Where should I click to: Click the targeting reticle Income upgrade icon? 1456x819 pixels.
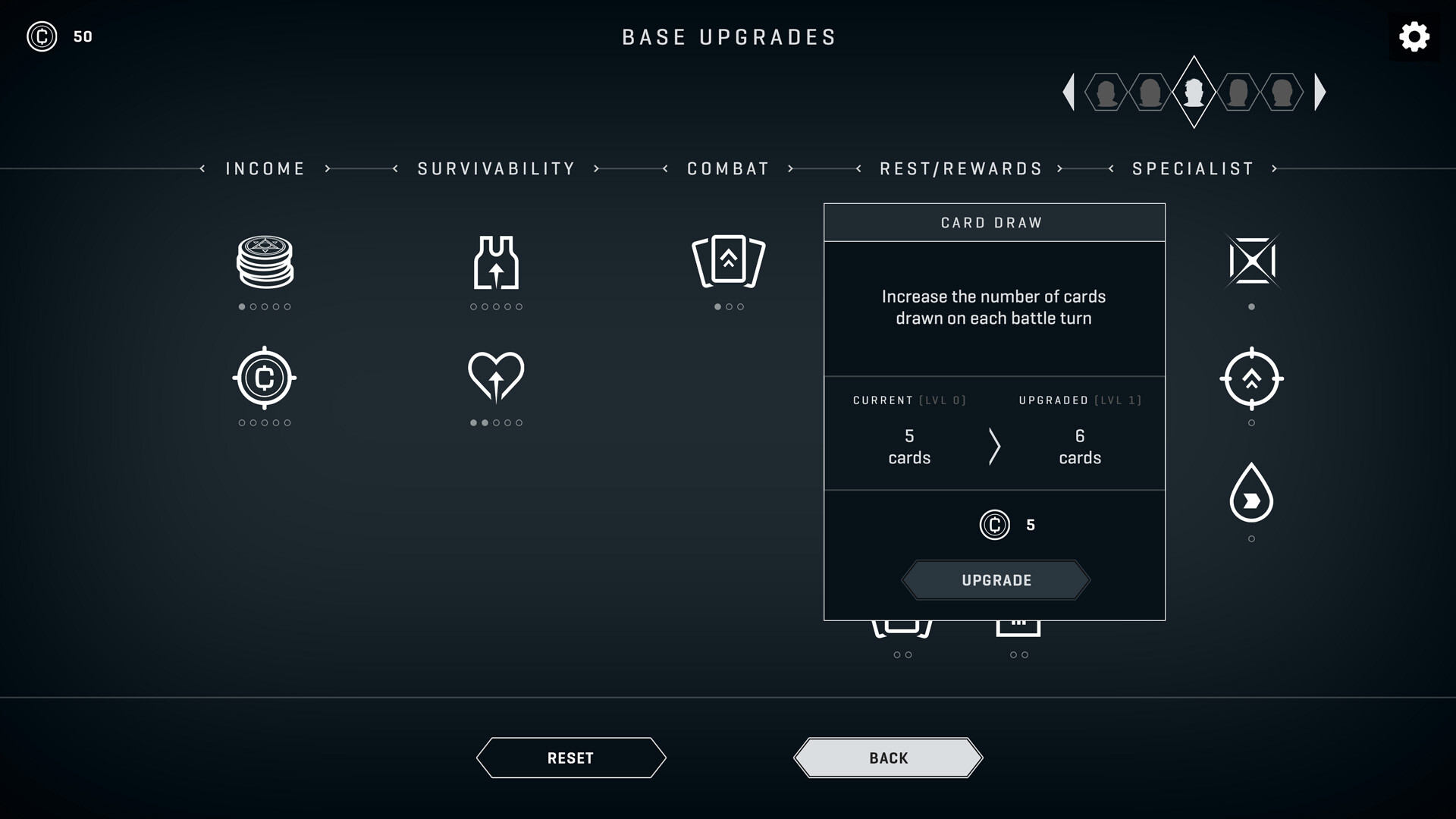click(265, 377)
